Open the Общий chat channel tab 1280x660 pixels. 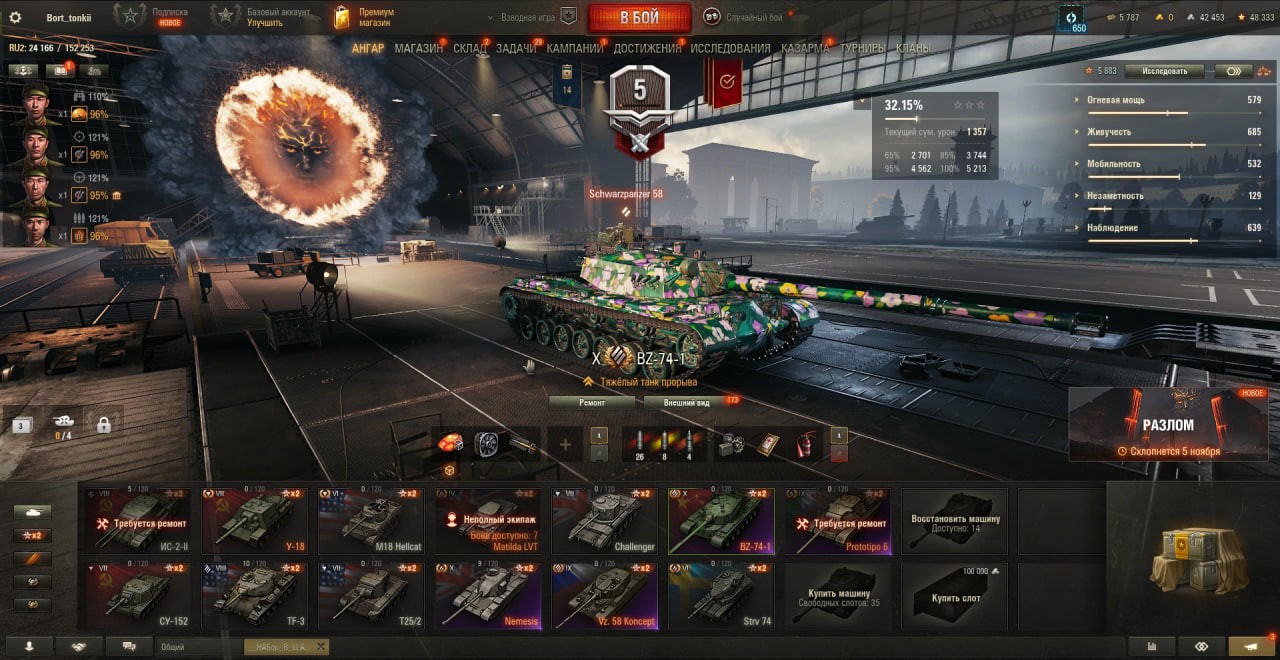click(200, 647)
